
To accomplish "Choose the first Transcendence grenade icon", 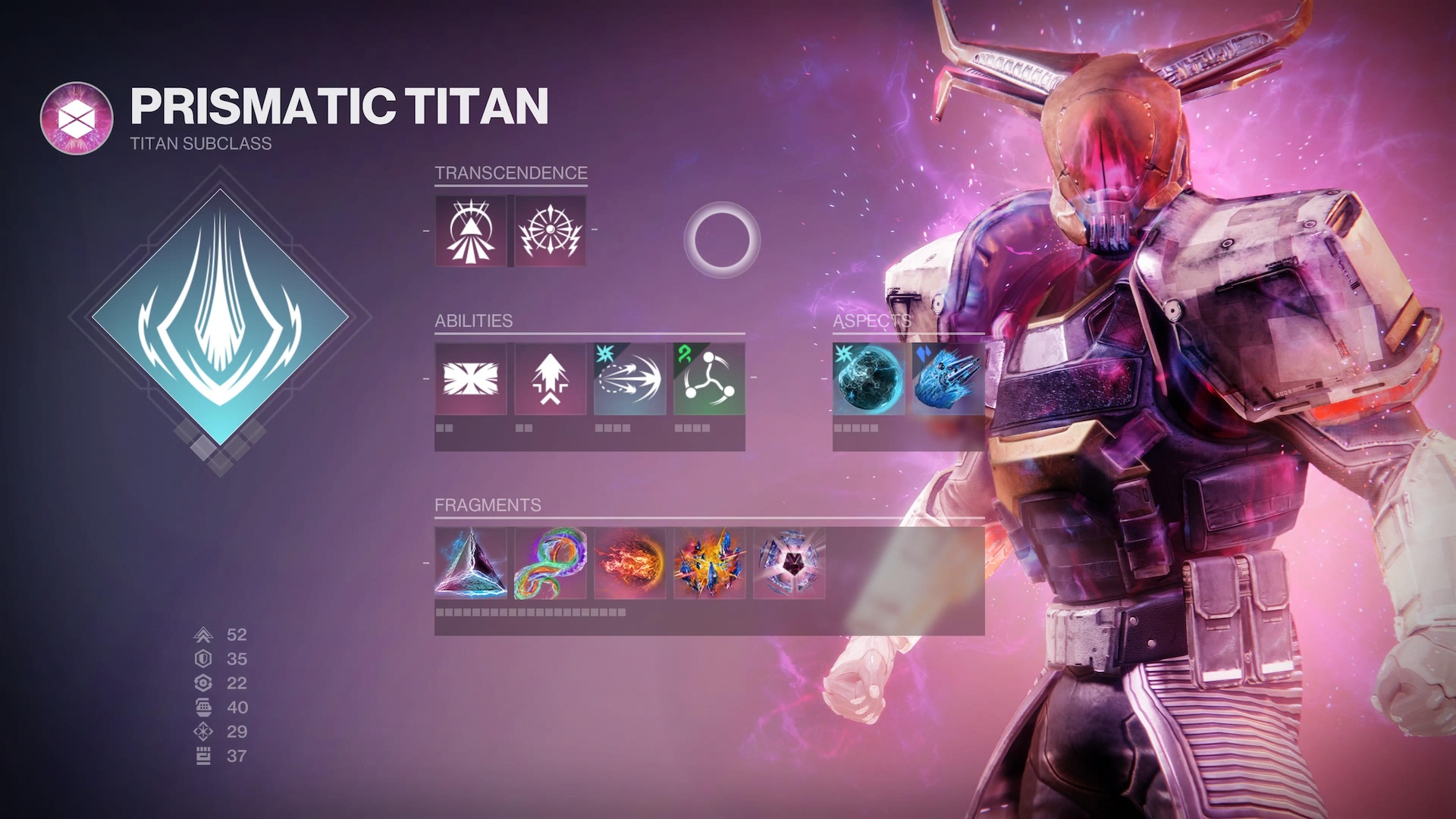I will point(471,231).
